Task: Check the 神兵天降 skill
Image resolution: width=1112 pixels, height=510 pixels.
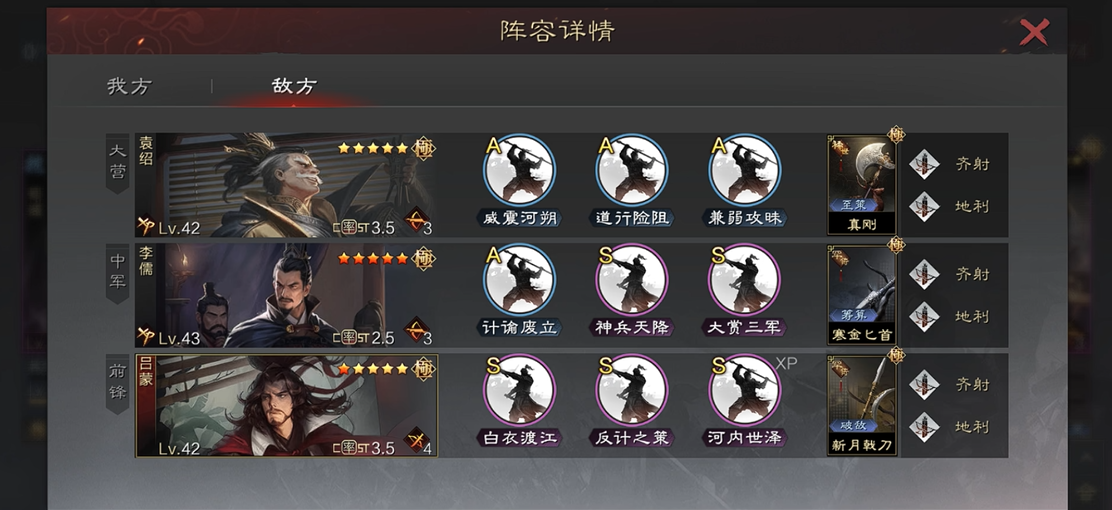Action: 631,280
